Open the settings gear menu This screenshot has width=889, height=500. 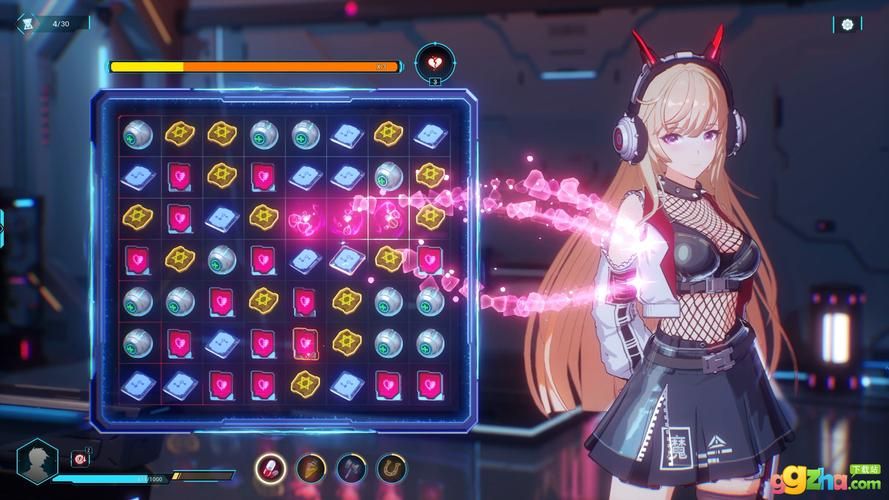847,24
